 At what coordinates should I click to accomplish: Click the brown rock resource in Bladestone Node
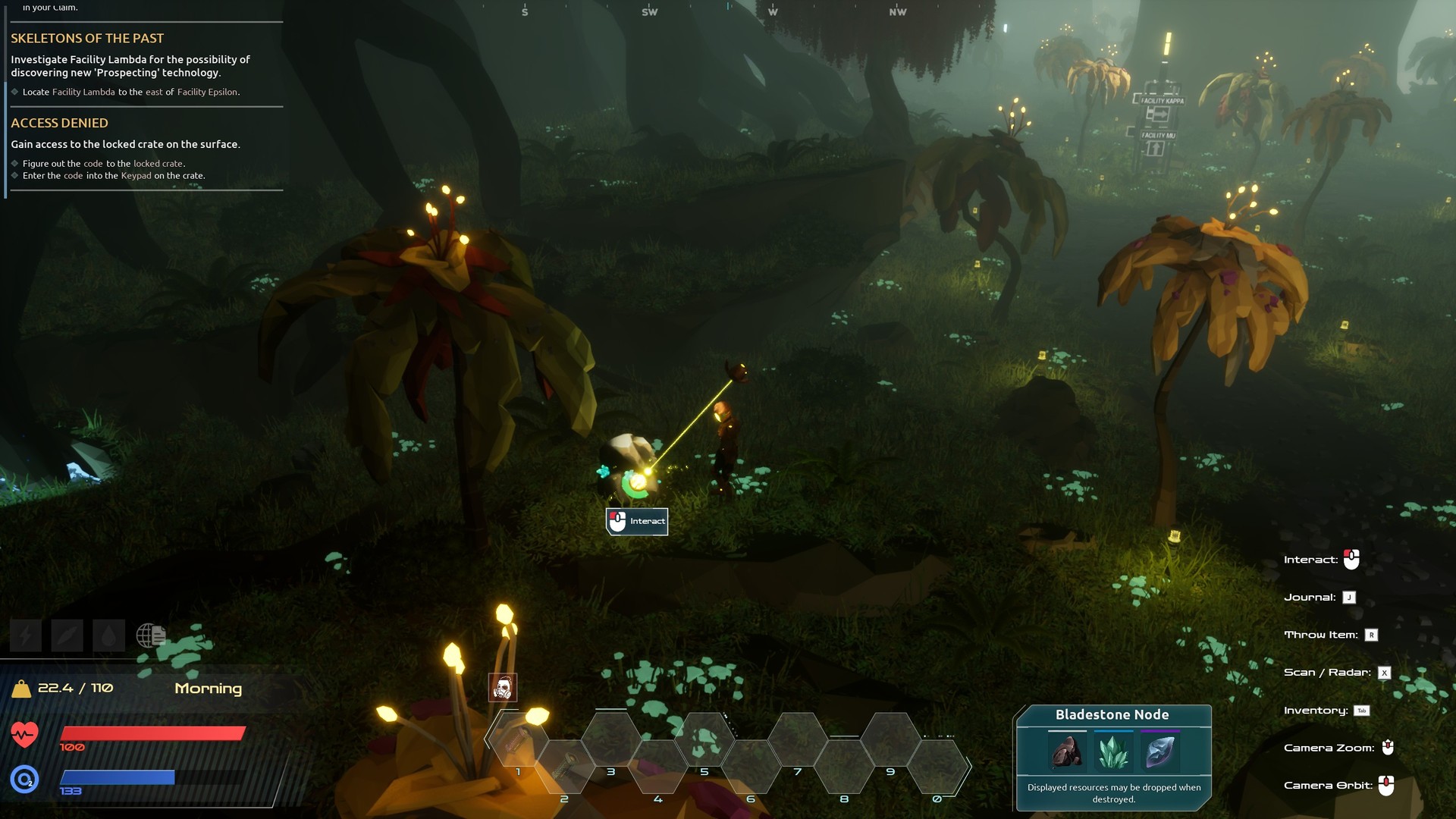(x=1067, y=752)
